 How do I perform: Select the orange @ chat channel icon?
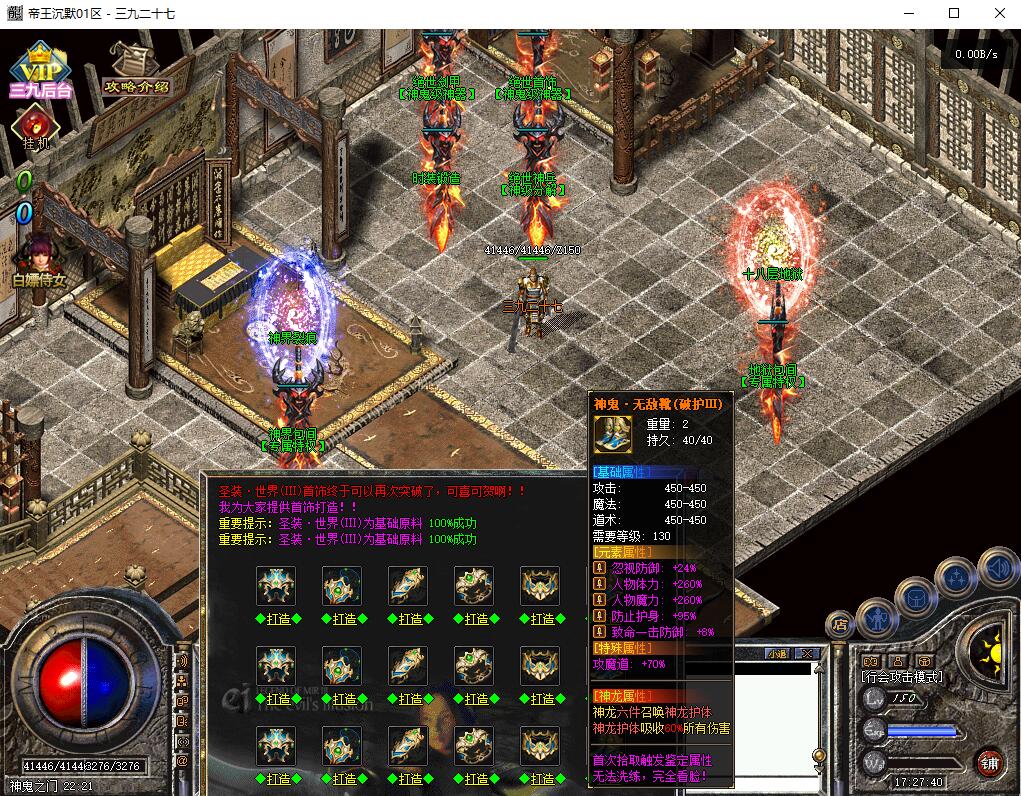click(x=182, y=761)
